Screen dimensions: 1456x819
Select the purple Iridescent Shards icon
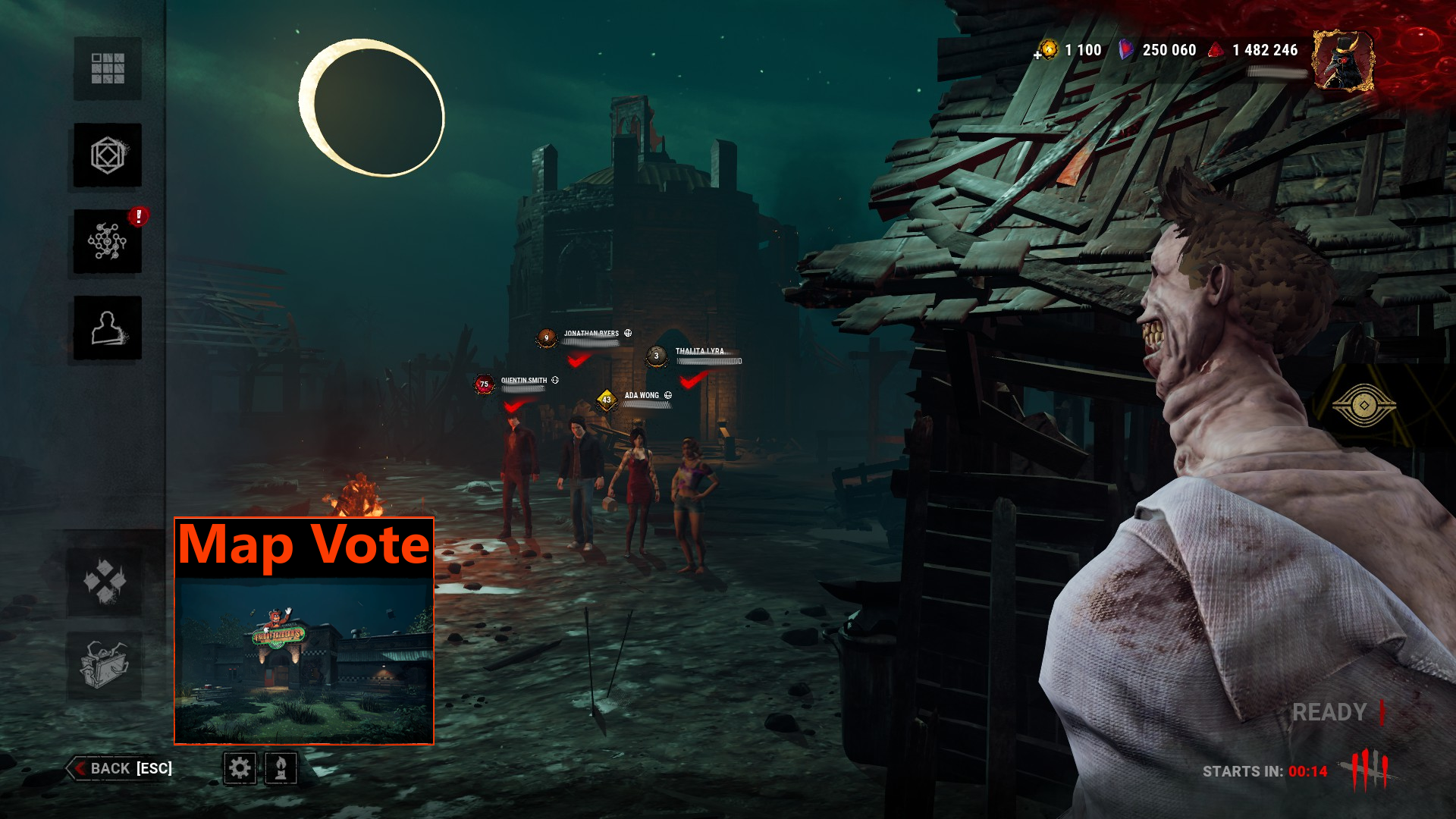pos(1125,50)
